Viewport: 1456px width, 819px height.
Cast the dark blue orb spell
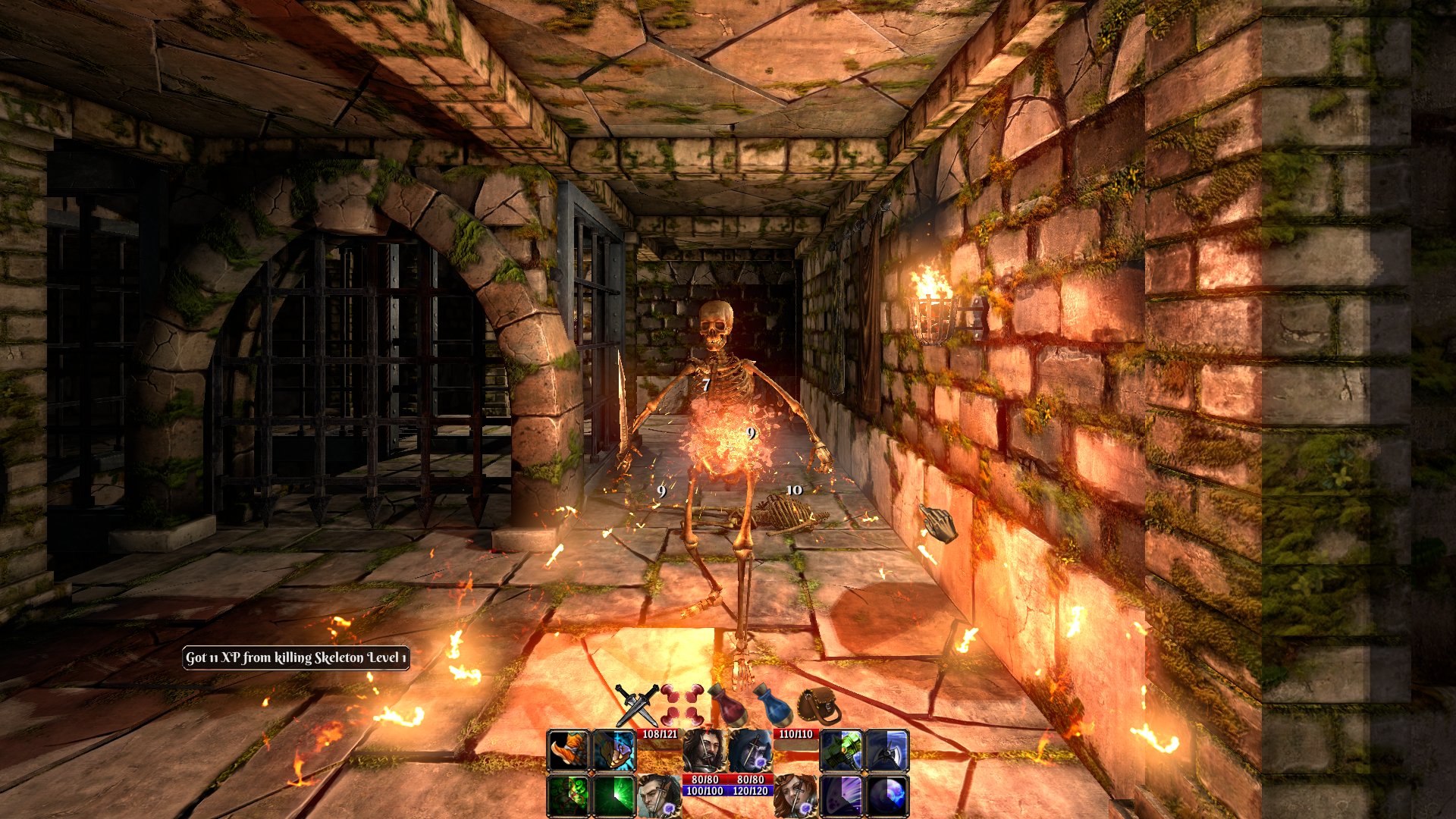tap(886, 795)
